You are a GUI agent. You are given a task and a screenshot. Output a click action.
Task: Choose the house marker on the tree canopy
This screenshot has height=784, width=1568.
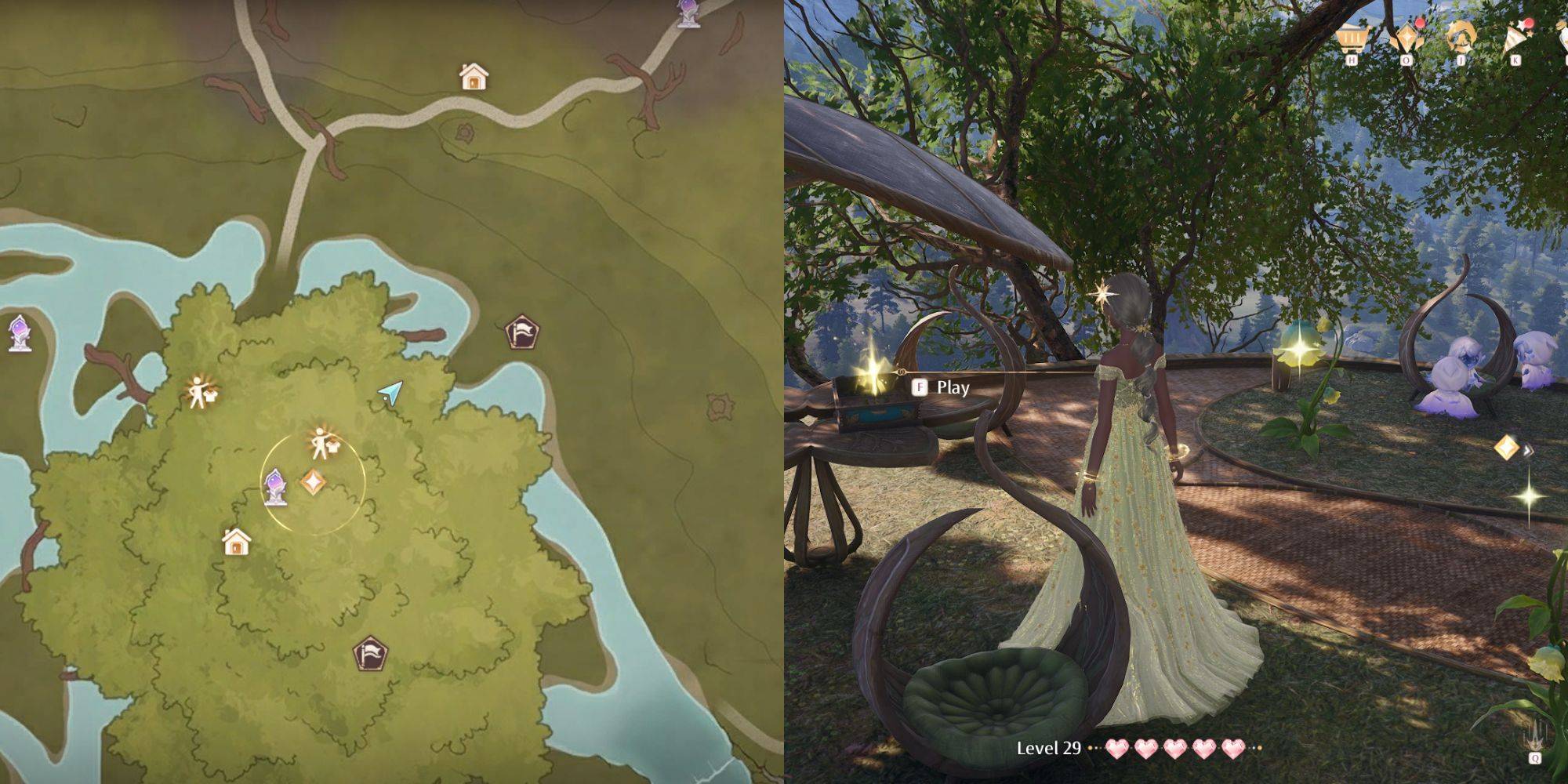[x=236, y=541]
